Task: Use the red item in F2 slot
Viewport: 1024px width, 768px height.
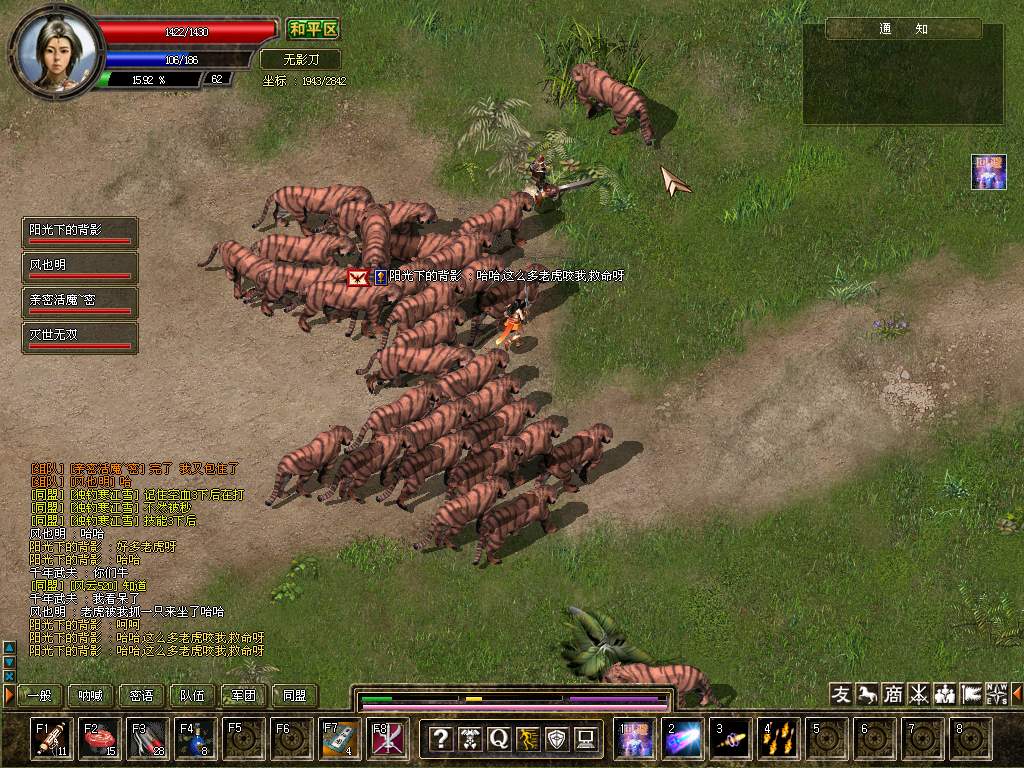Action: (100, 739)
